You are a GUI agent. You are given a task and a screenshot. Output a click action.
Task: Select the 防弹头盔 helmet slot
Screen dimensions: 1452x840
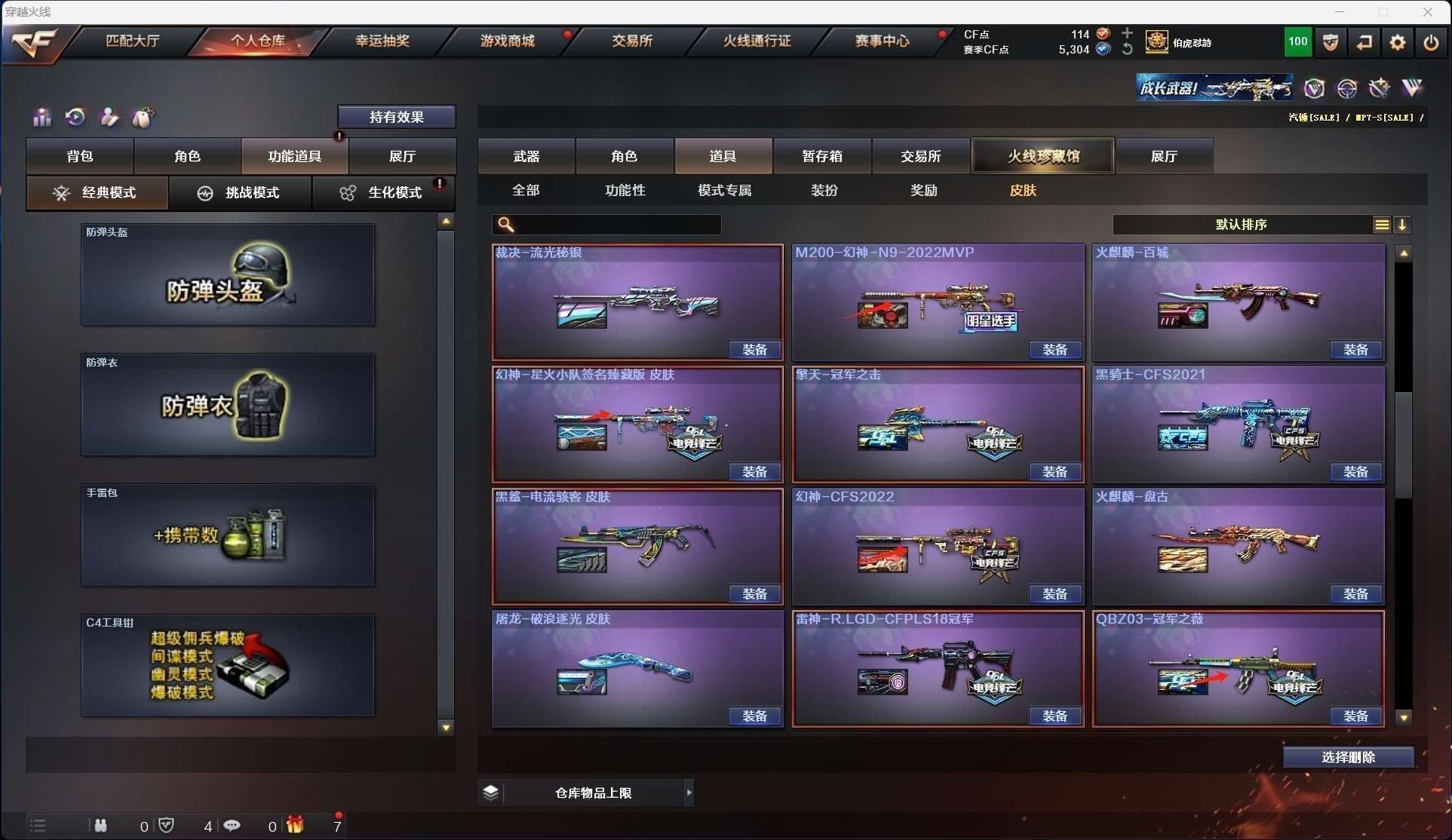(x=228, y=275)
